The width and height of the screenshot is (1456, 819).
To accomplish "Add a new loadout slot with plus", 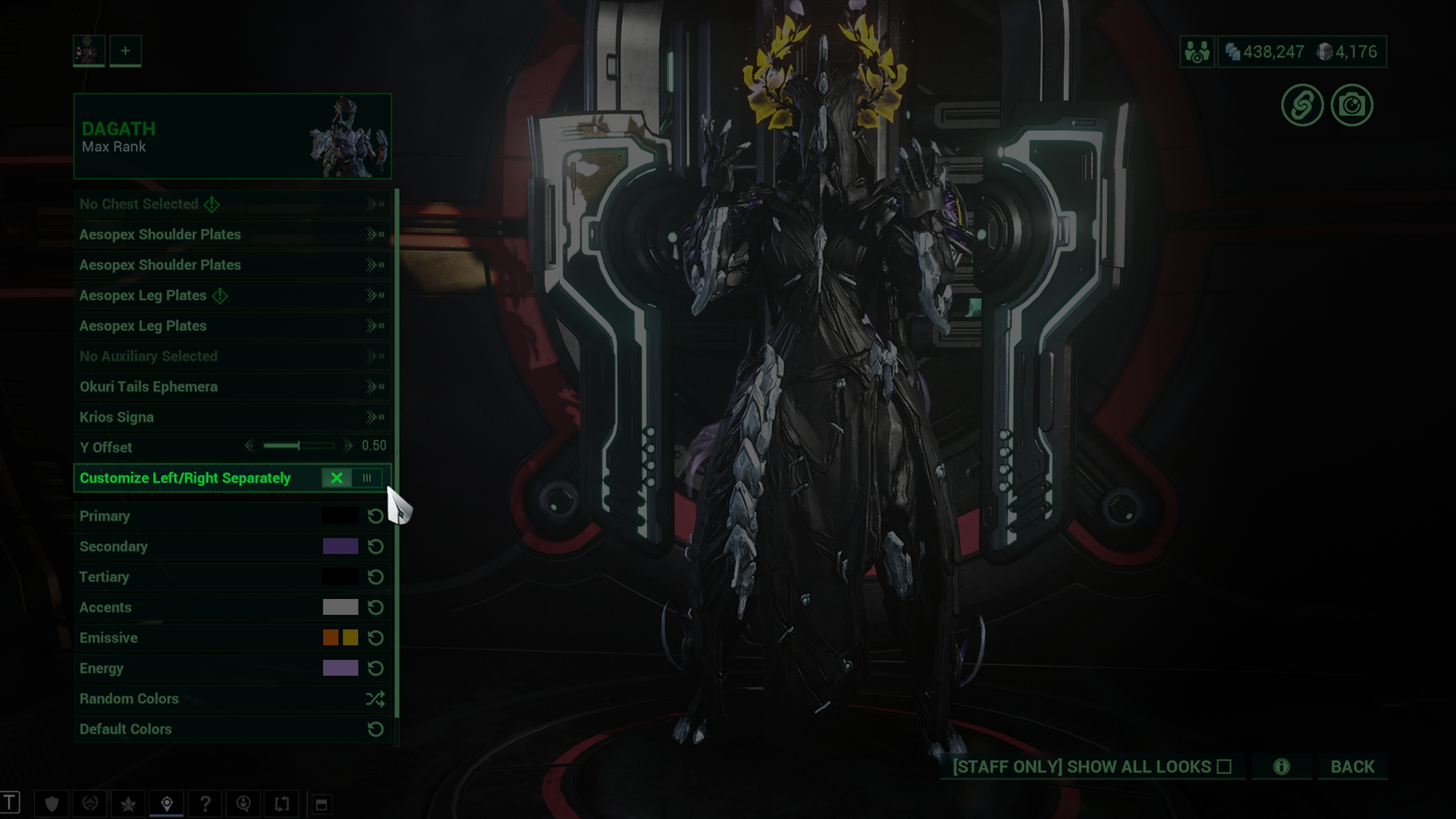I will (125, 51).
